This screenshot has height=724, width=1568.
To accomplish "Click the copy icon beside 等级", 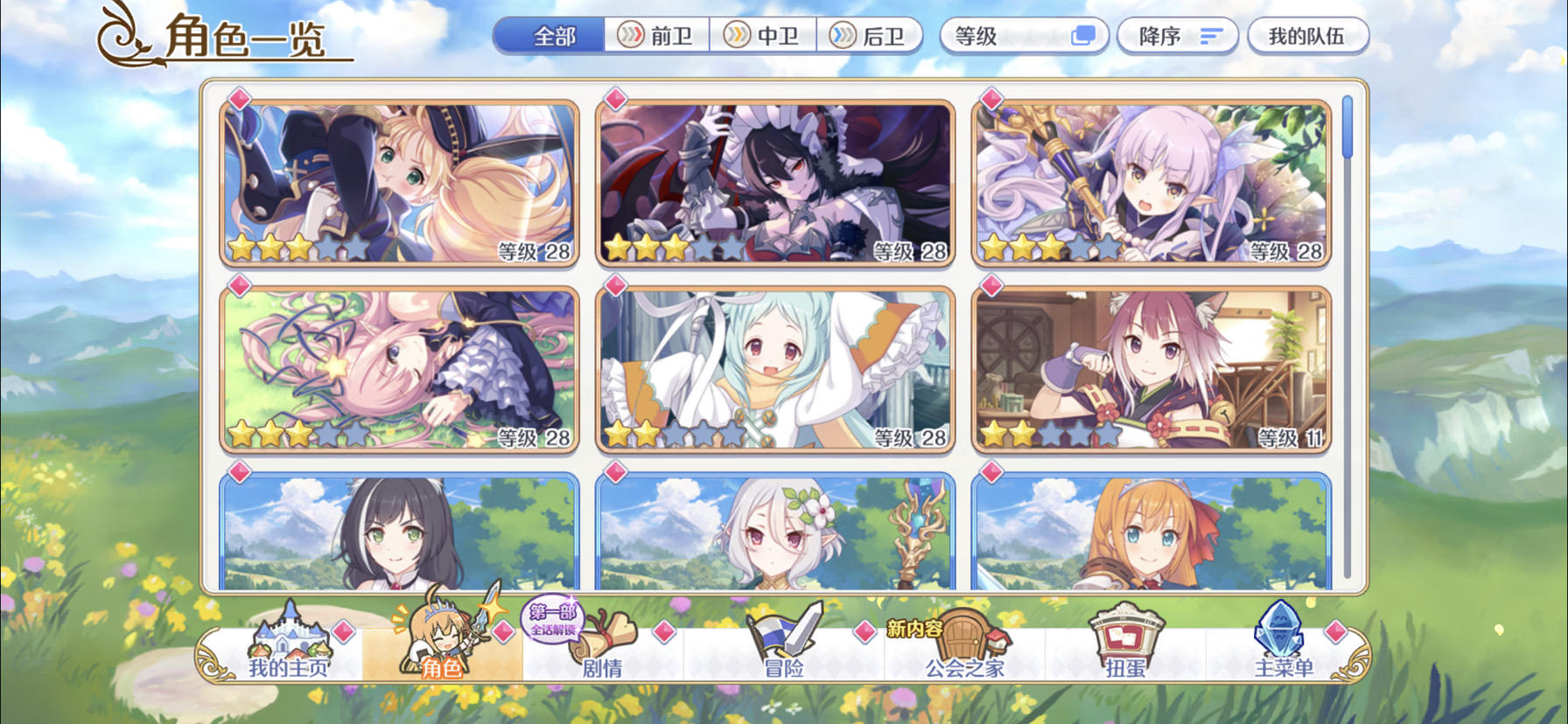I will pyautogui.click(x=1085, y=35).
